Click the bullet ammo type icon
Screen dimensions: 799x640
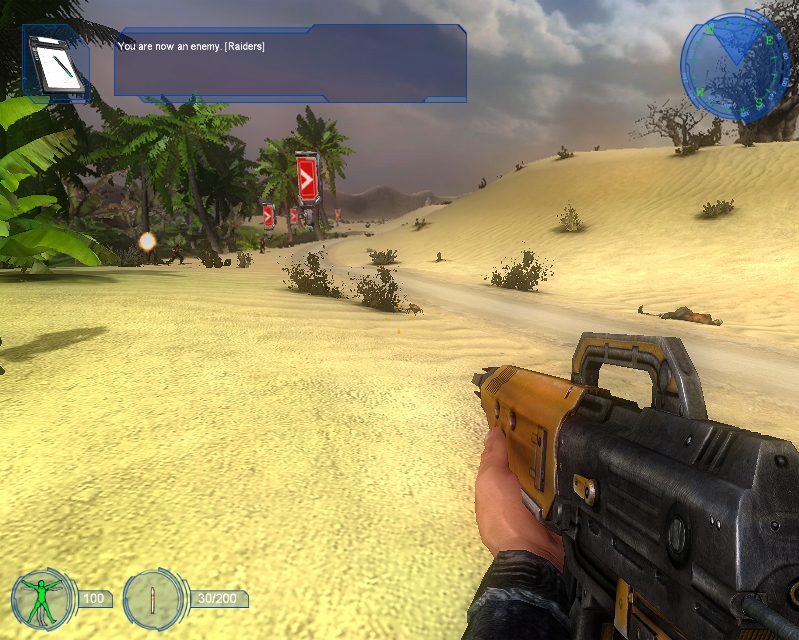[x=154, y=599]
